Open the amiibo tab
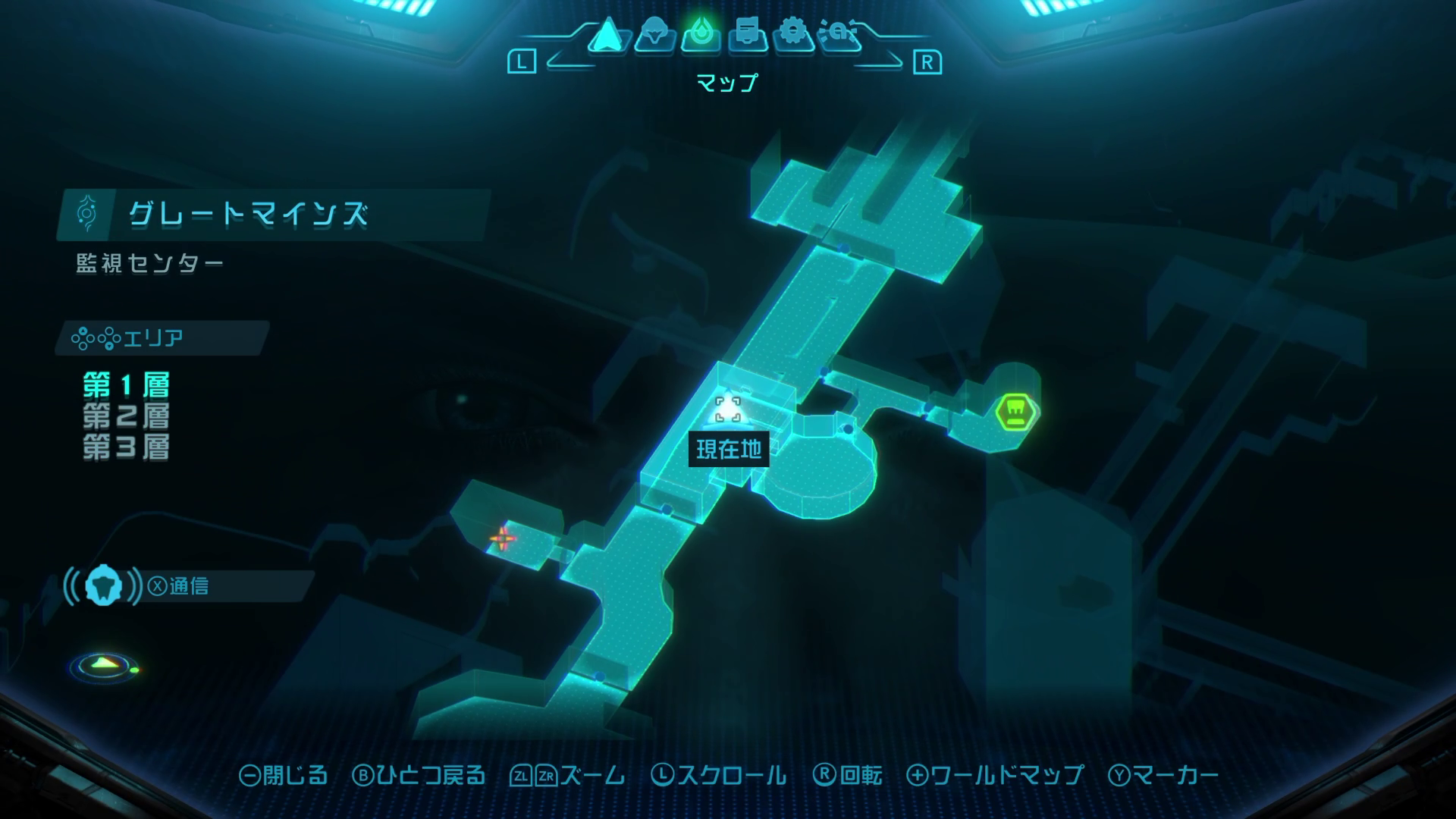1456x819 pixels. point(839,35)
